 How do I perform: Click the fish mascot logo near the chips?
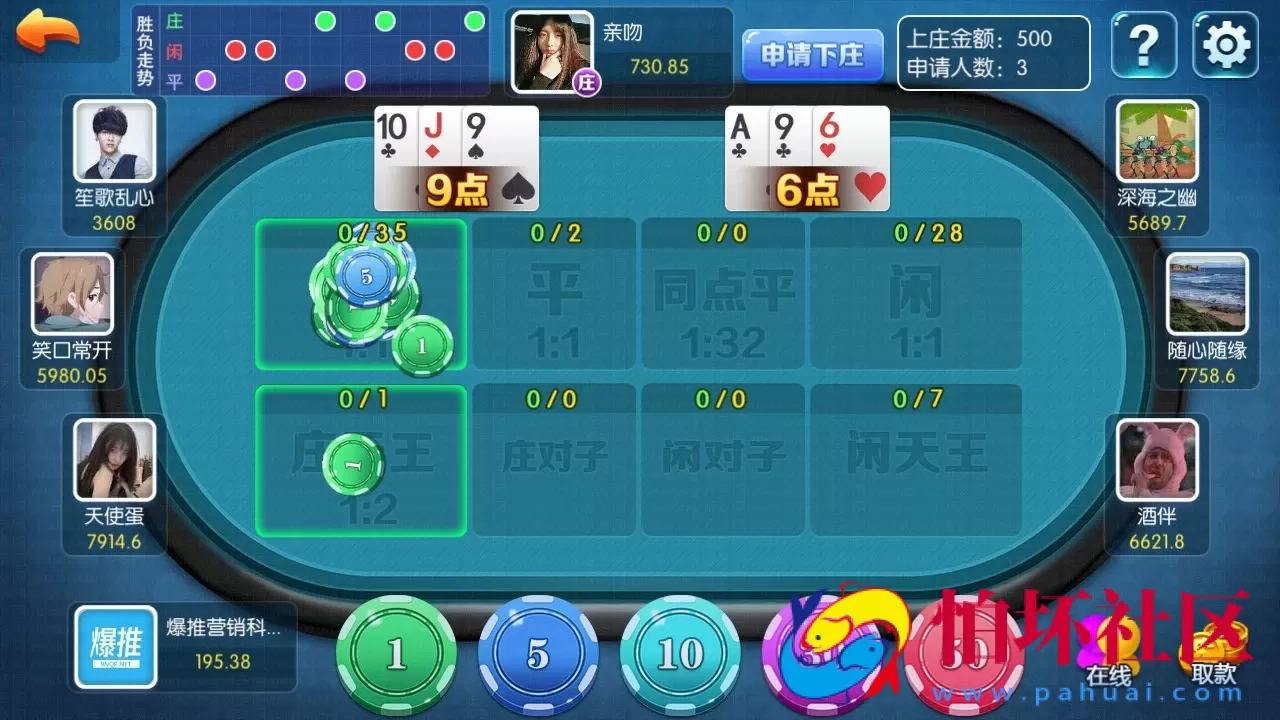tap(832, 650)
